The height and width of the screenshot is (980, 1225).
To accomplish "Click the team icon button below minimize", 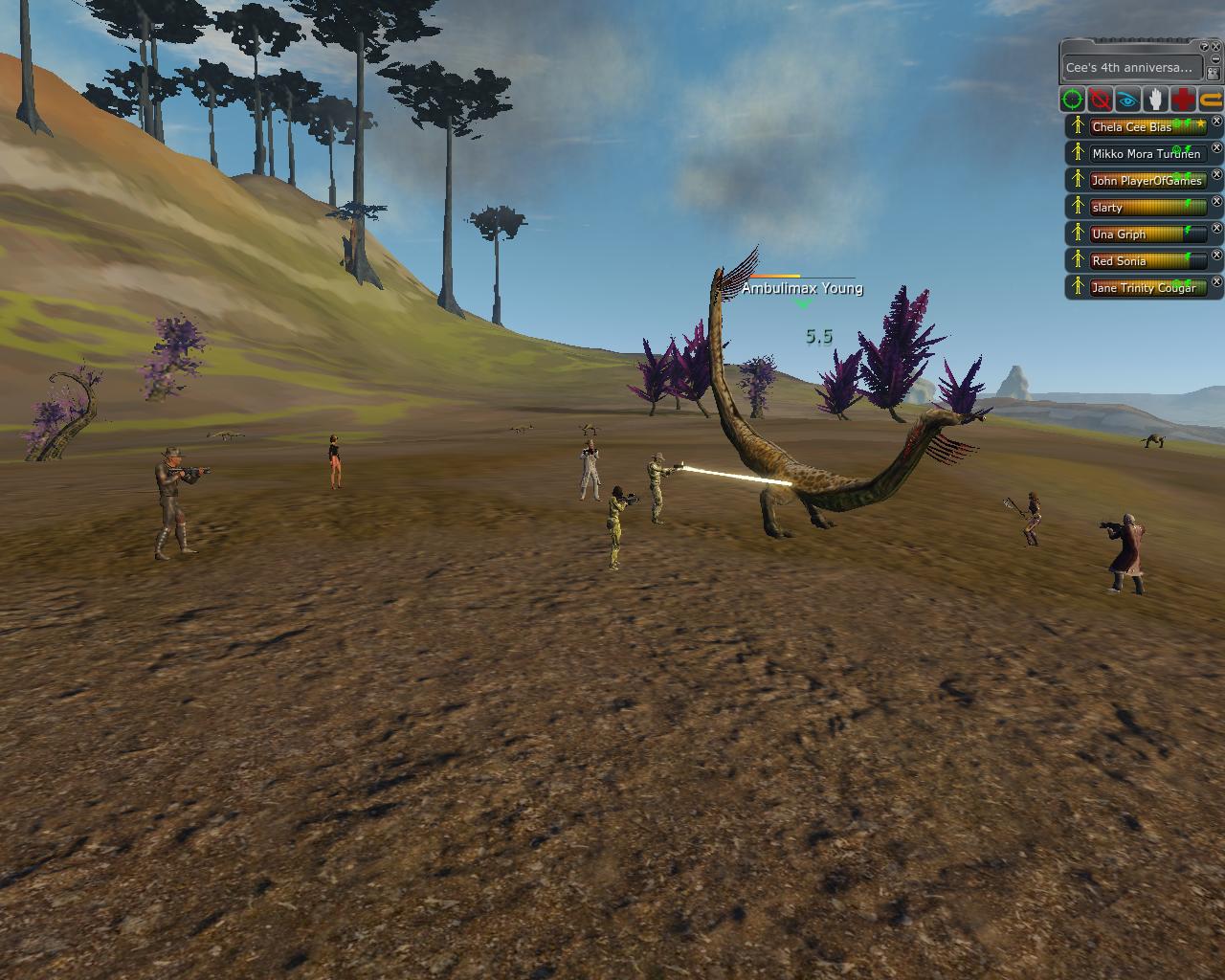I will (1214, 74).
